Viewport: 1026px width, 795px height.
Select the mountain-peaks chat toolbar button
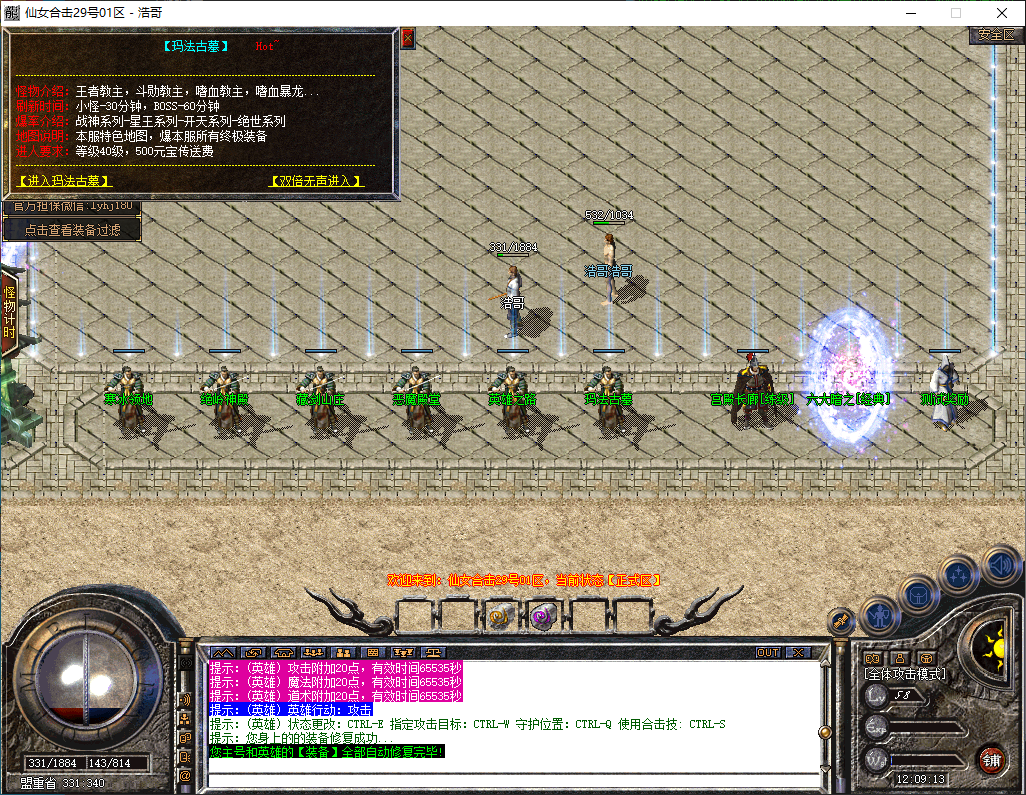[x=221, y=652]
